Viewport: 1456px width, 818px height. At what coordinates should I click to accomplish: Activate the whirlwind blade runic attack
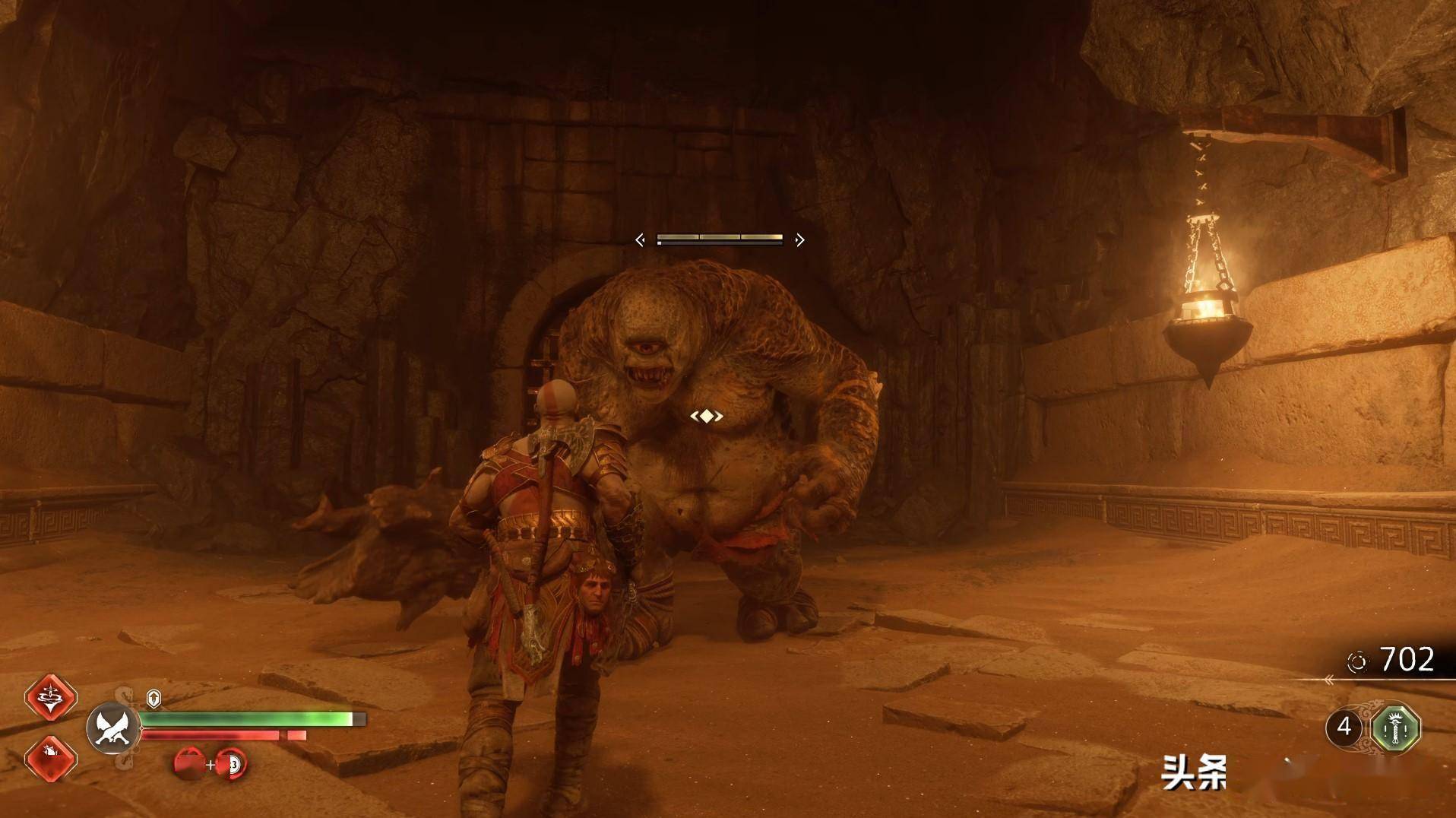(51, 697)
